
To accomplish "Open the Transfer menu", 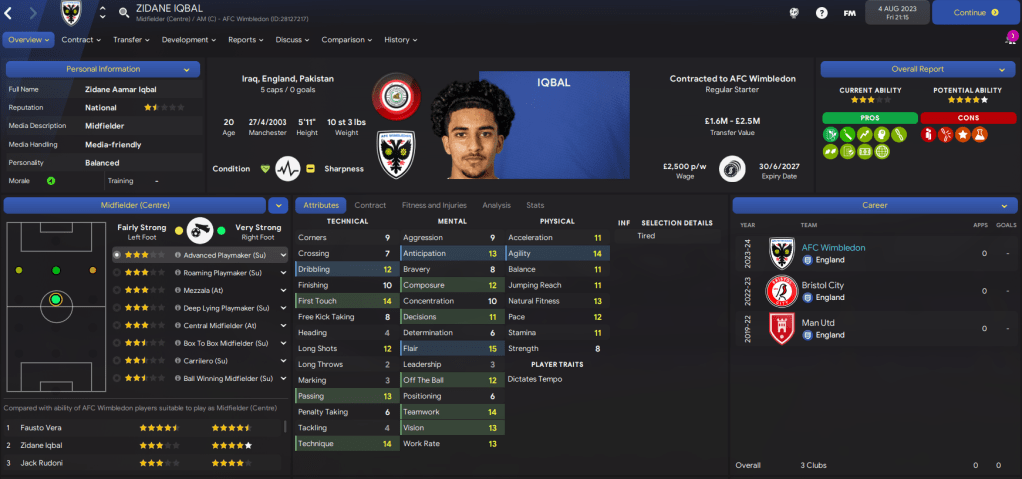I will pyautogui.click(x=130, y=40).
